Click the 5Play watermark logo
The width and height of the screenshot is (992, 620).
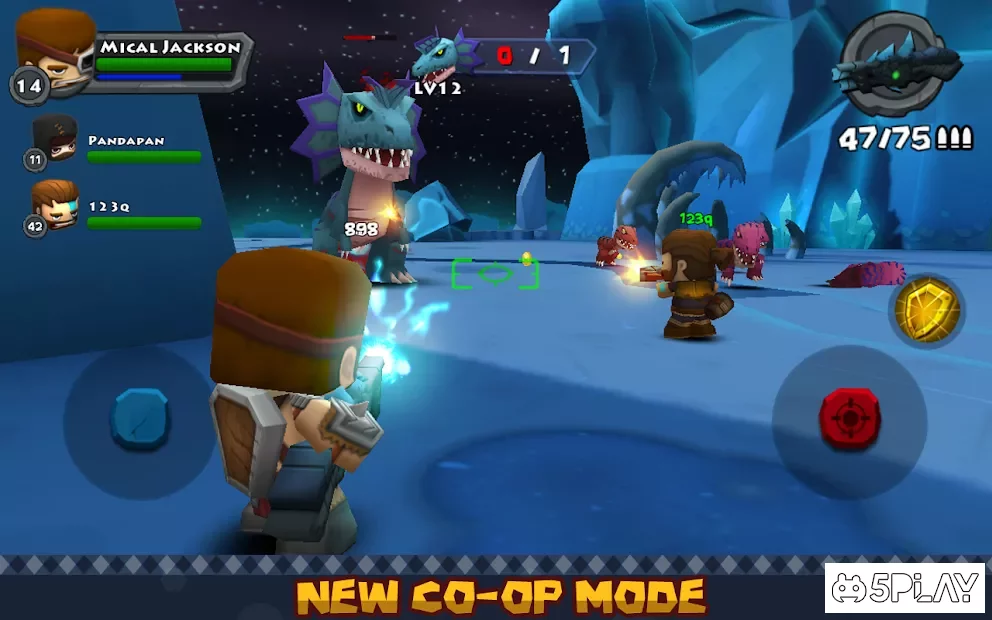(x=905, y=587)
